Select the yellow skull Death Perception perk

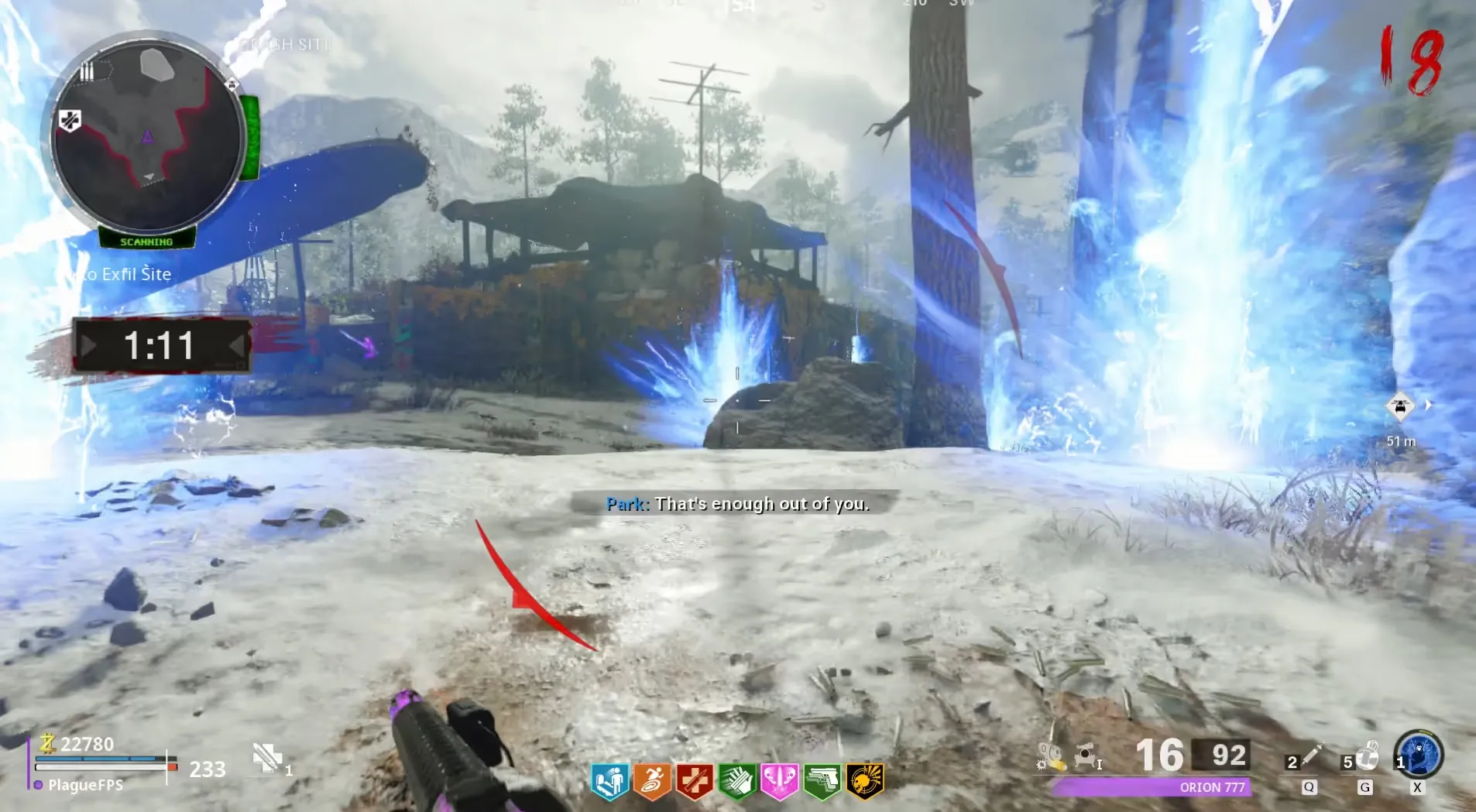click(x=864, y=780)
